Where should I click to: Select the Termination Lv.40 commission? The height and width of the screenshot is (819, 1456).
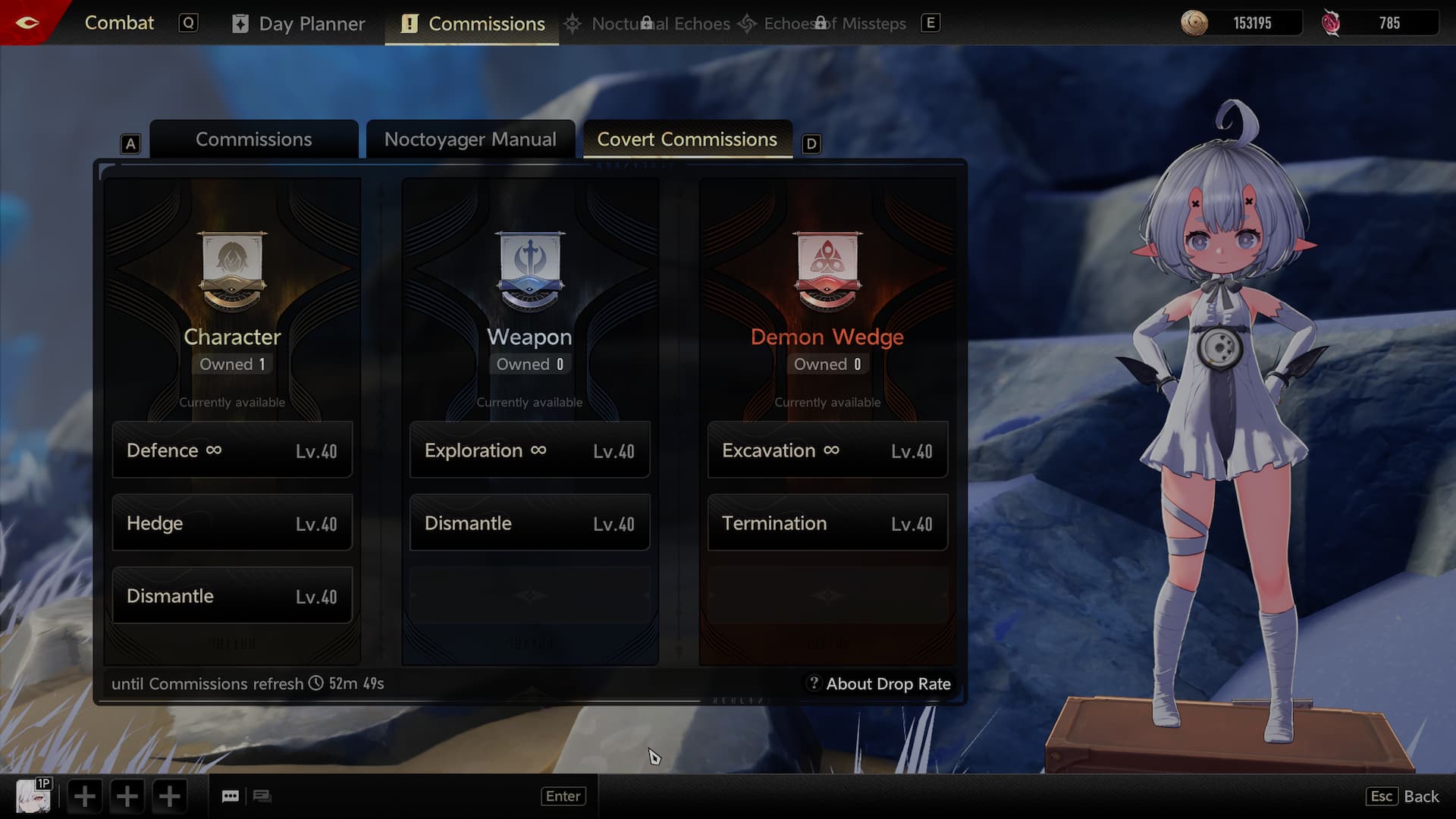pyautogui.click(x=827, y=523)
